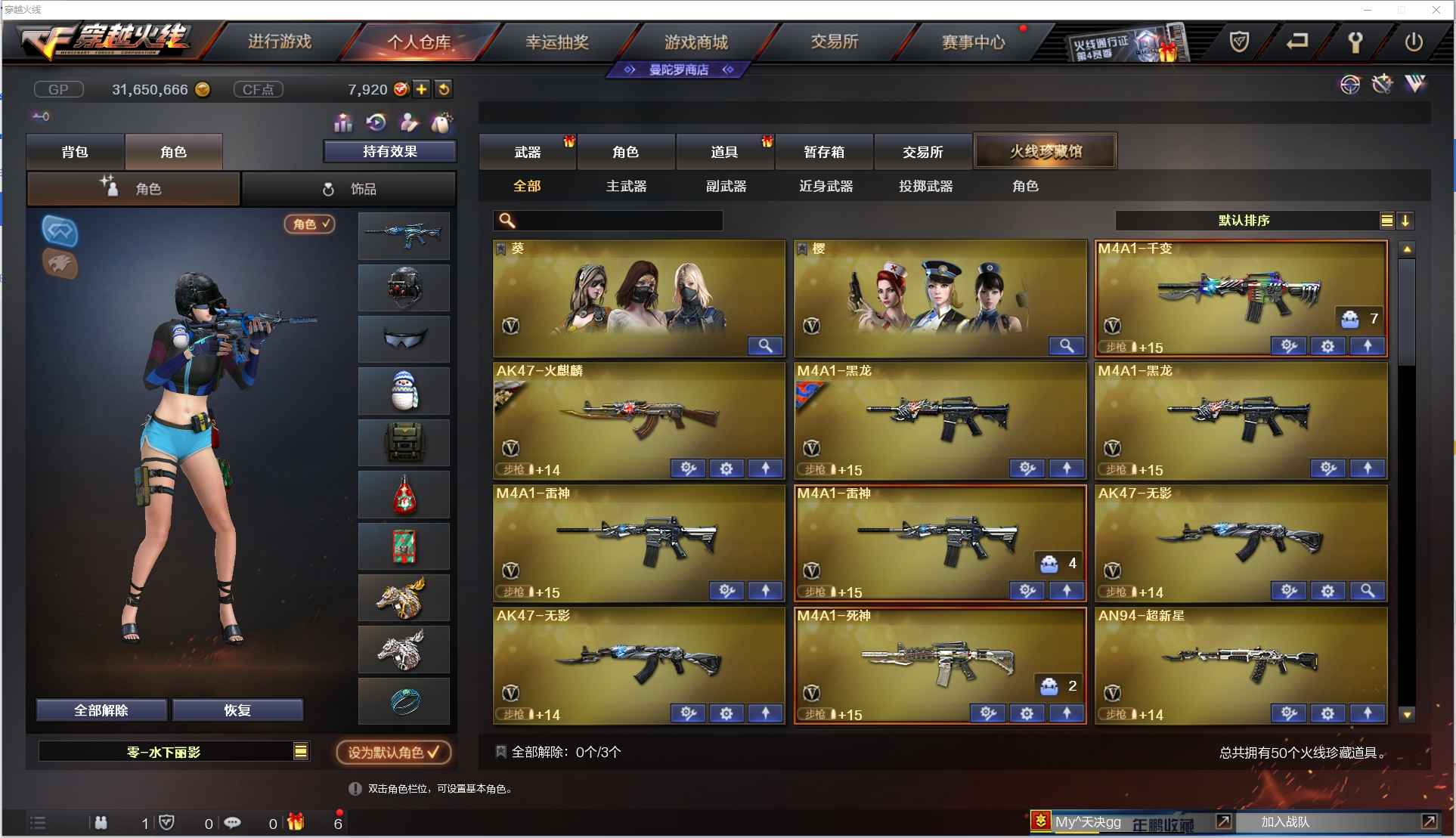Click the 角色 checkmark badge above the character preview
Image resolution: width=1456 pixels, height=838 pixels.
309,224
